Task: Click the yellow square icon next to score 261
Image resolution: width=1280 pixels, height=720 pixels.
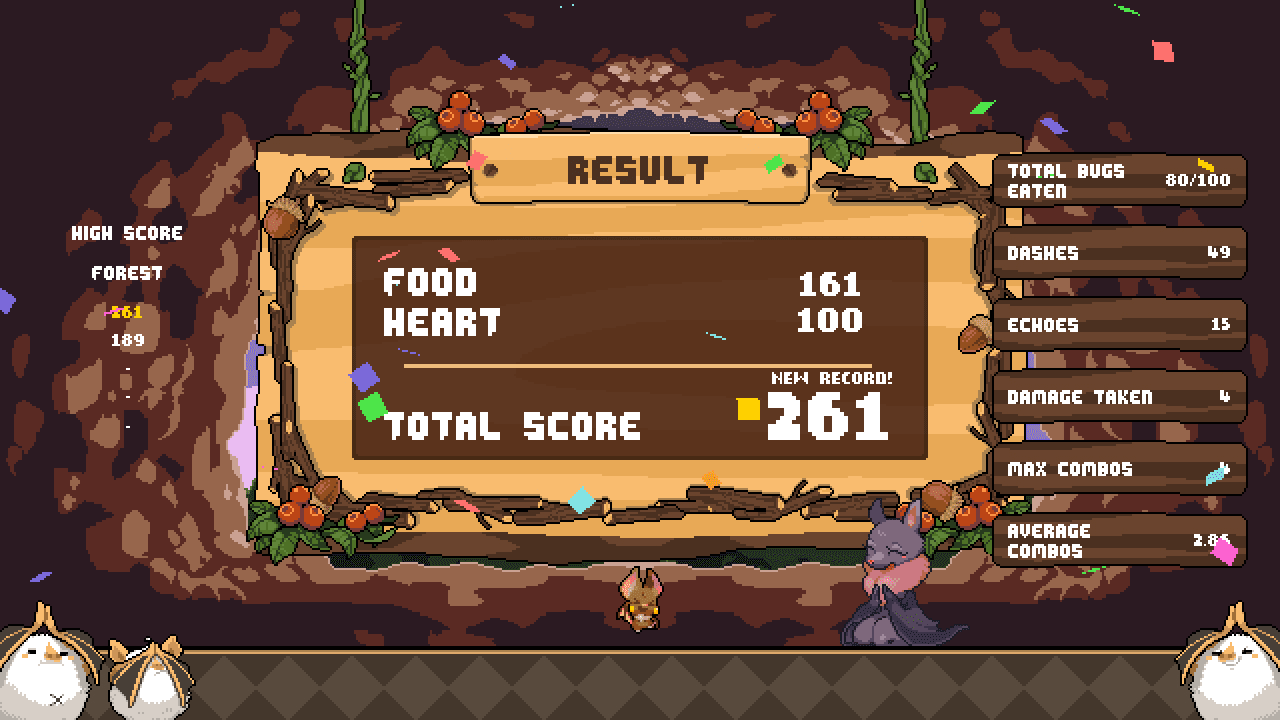Action: click(748, 410)
